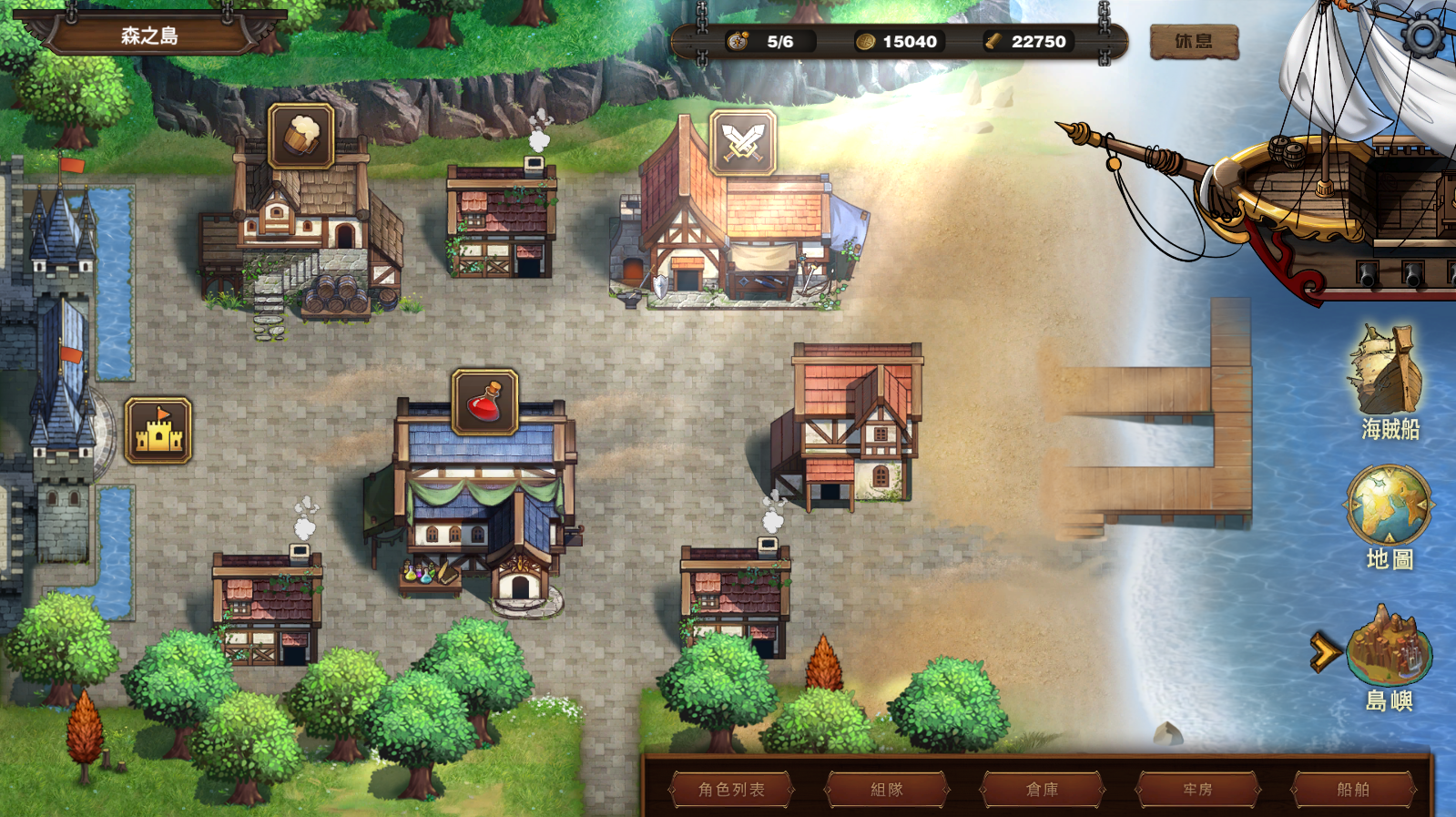Open the crossed swords weapon shop
The height and width of the screenshot is (817, 1456).
[742, 143]
